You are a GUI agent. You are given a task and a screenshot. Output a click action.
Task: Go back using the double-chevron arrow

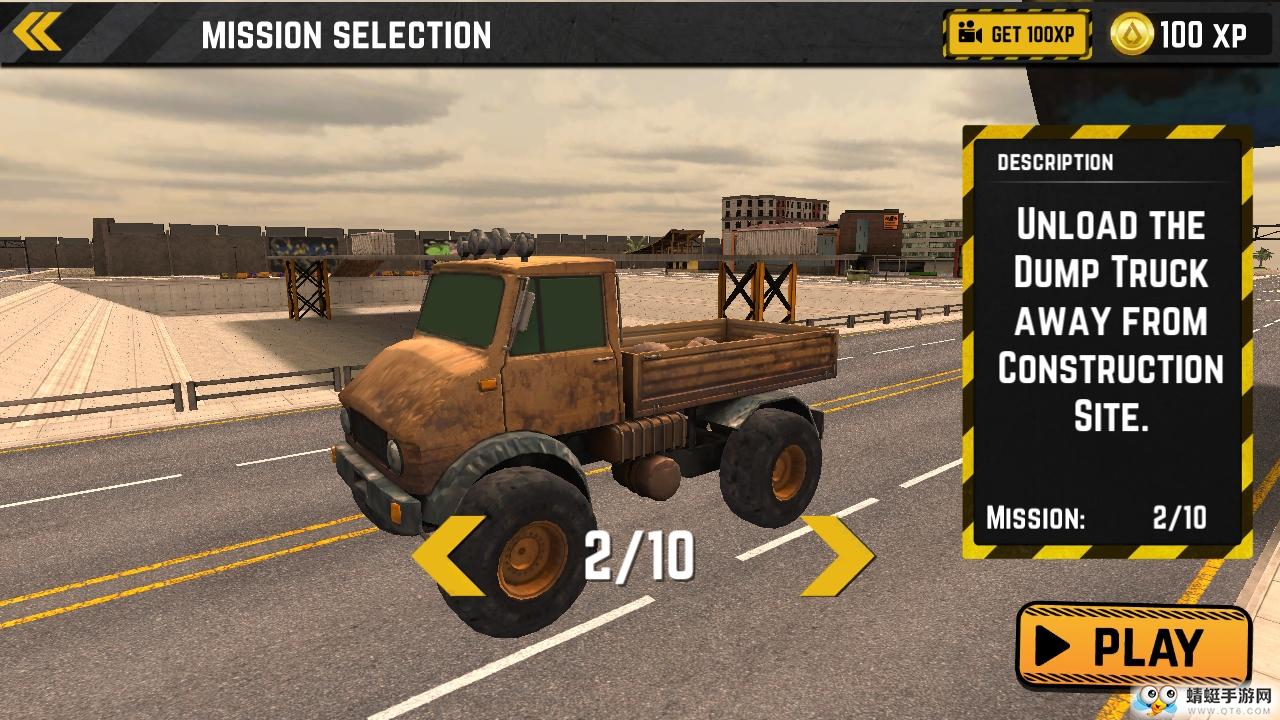[x=37, y=32]
